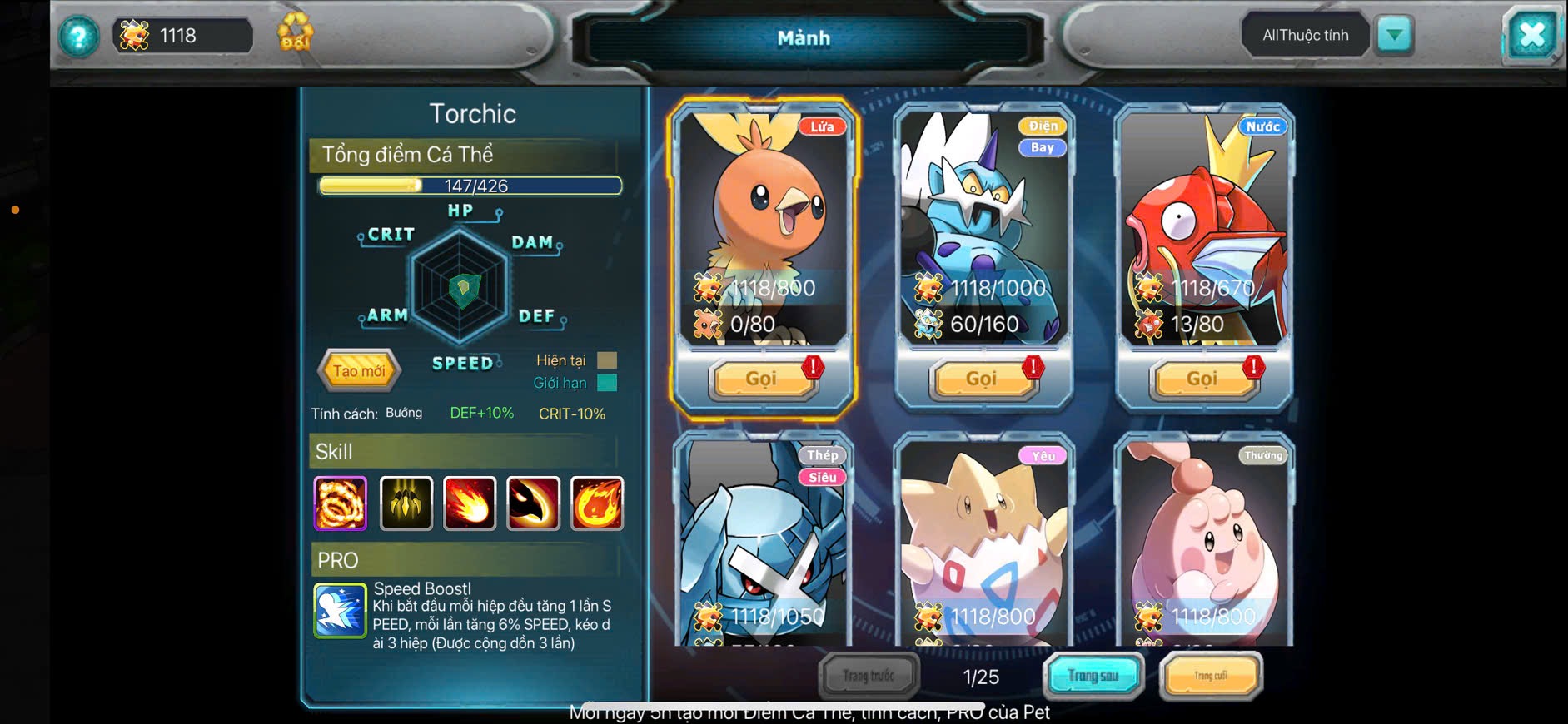The height and width of the screenshot is (724, 1568).
Task: Tap Gọi under the Magikarp card
Action: pyautogui.click(x=1202, y=379)
